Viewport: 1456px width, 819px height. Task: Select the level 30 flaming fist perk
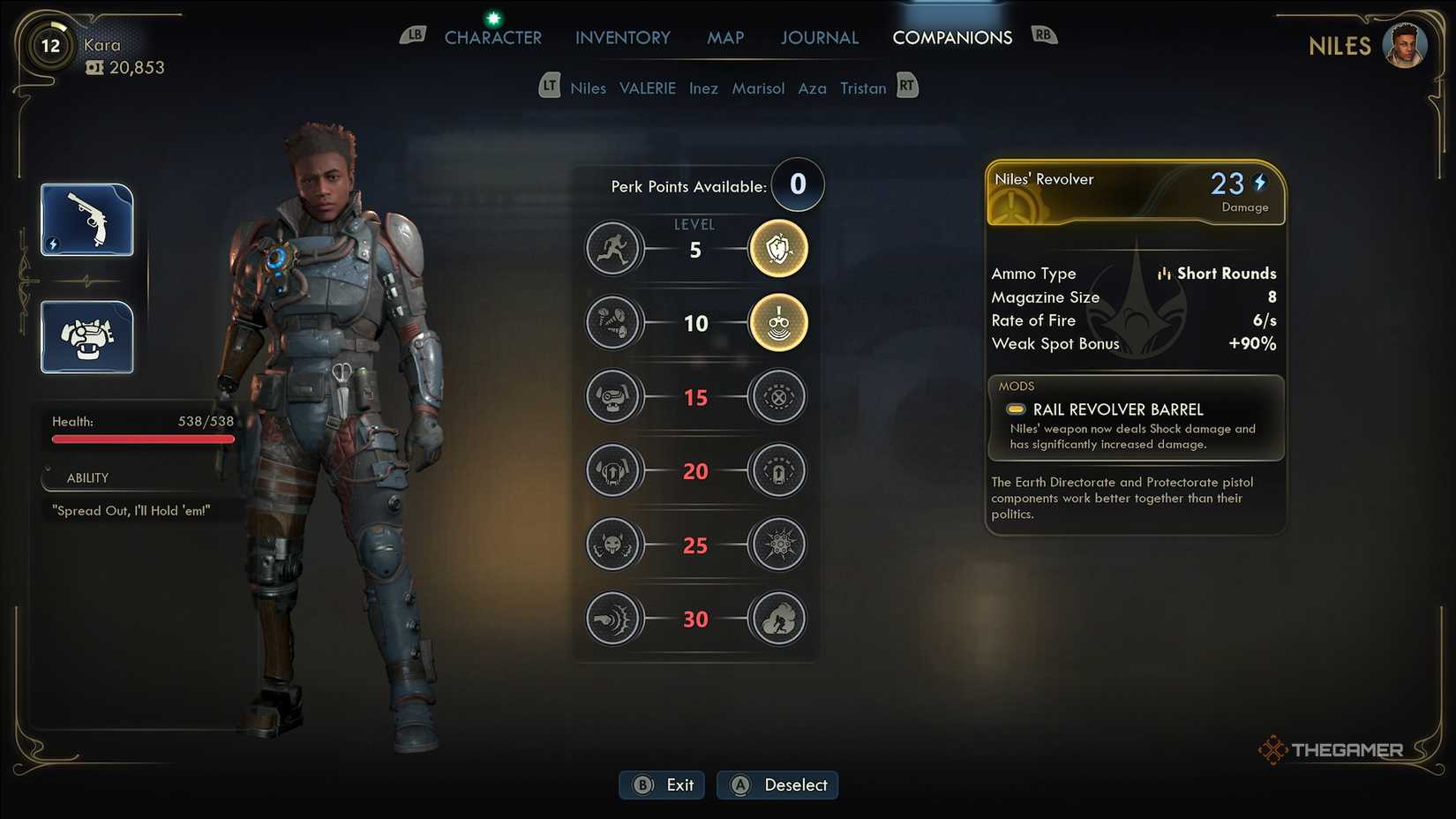[x=777, y=619]
